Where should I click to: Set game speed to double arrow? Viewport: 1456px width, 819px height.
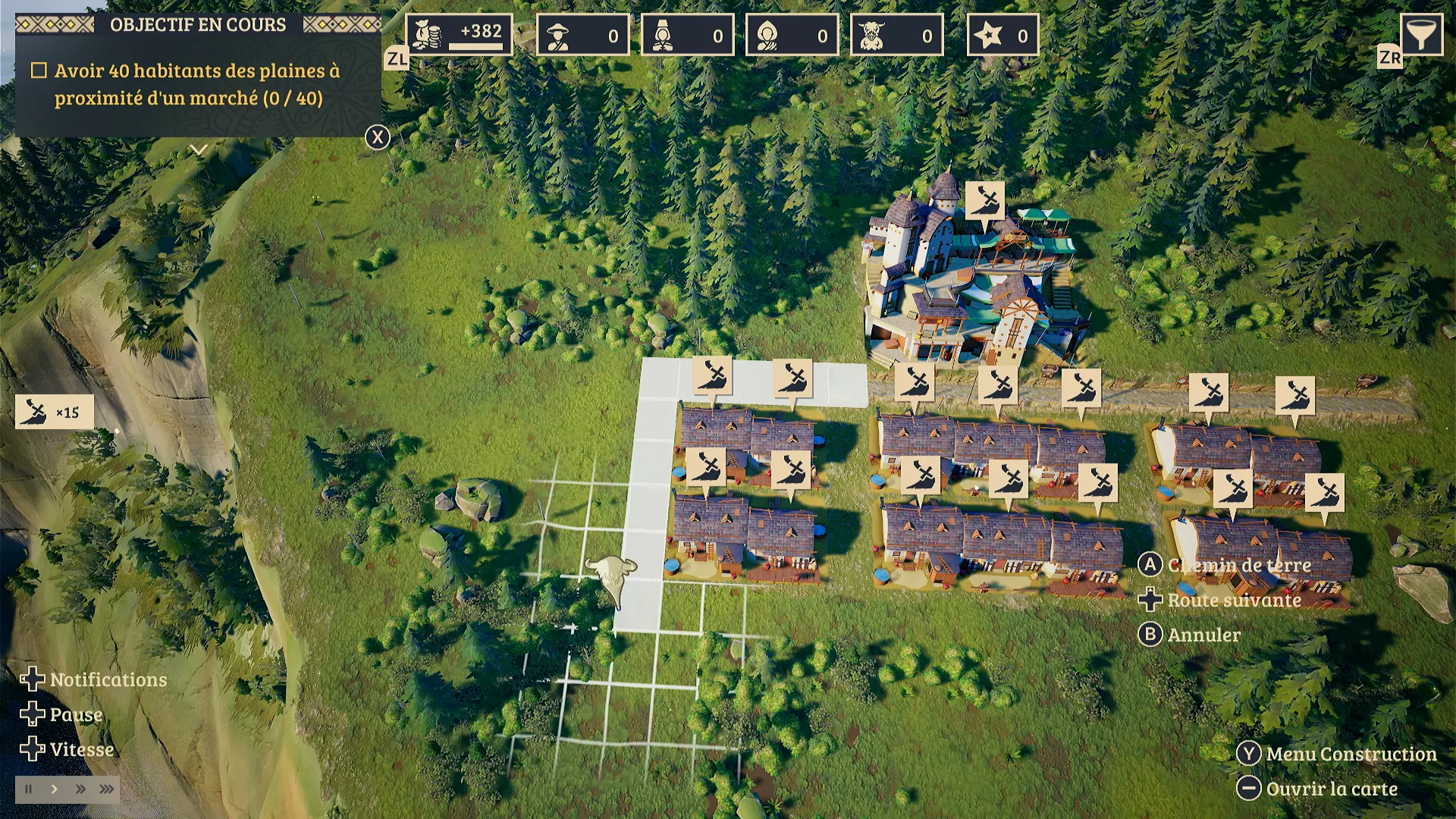[x=80, y=789]
